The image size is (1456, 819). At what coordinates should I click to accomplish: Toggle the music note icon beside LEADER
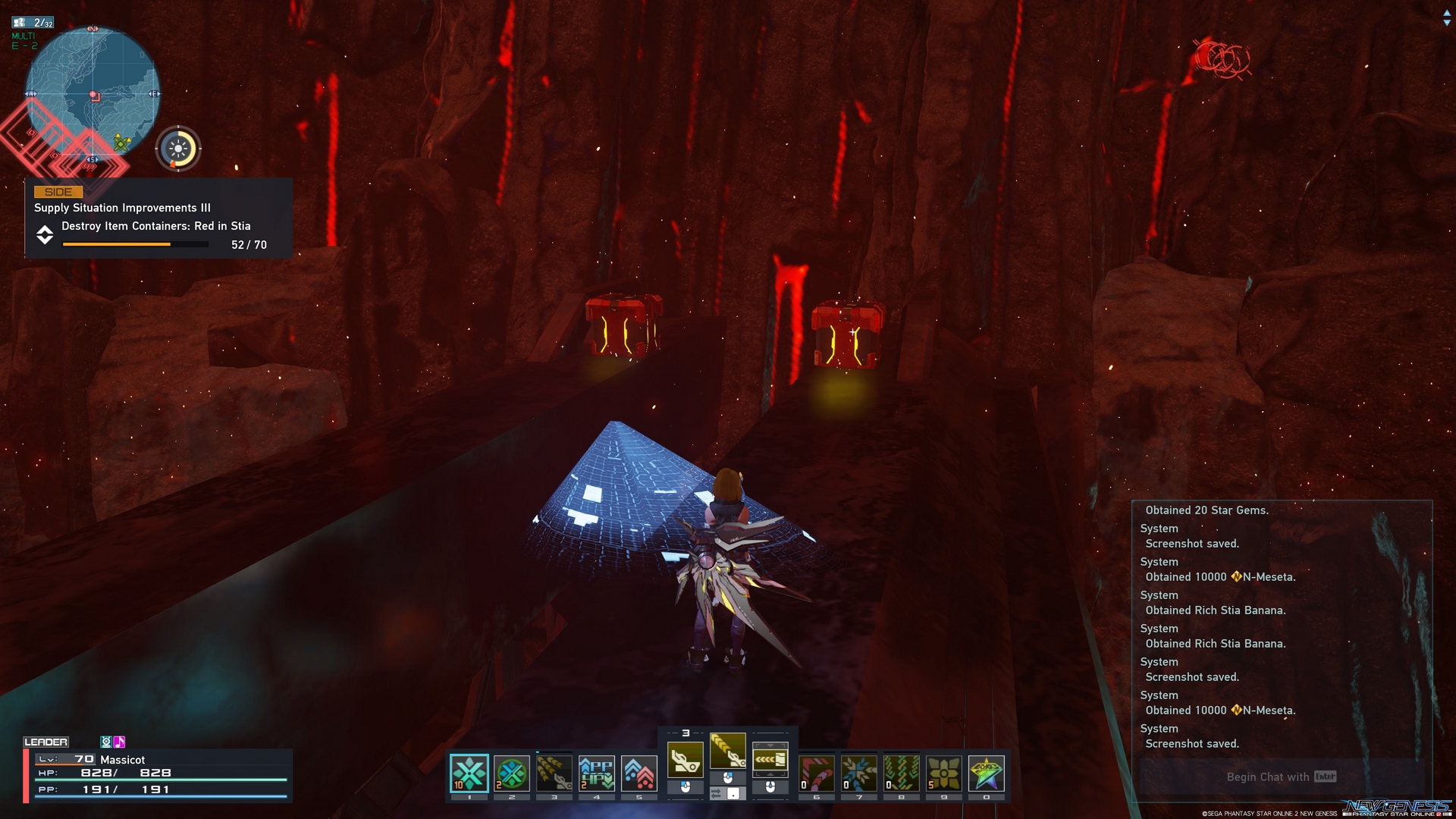[x=119, y=742]
